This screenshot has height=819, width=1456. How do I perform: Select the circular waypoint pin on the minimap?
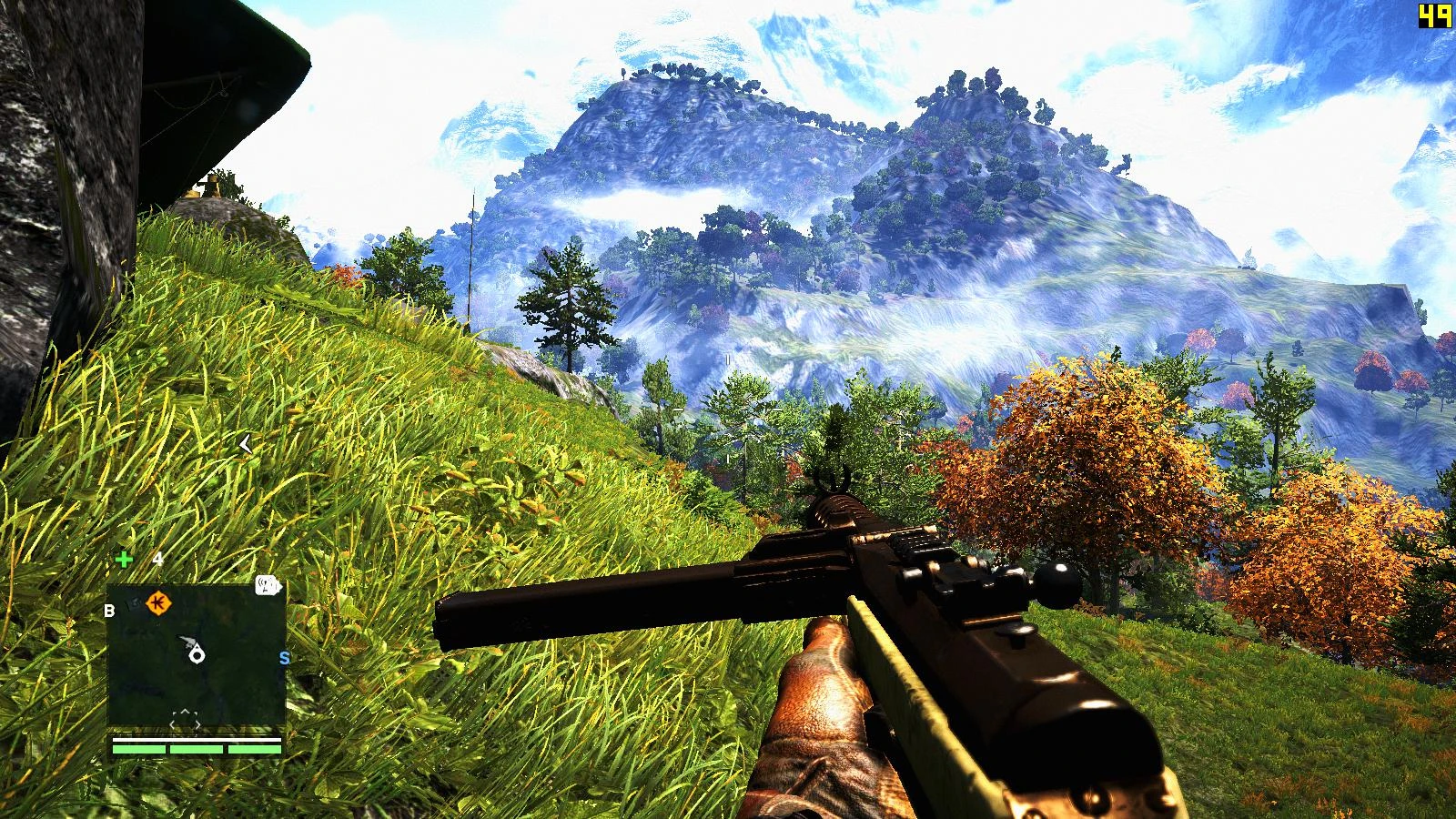point(197,655)
